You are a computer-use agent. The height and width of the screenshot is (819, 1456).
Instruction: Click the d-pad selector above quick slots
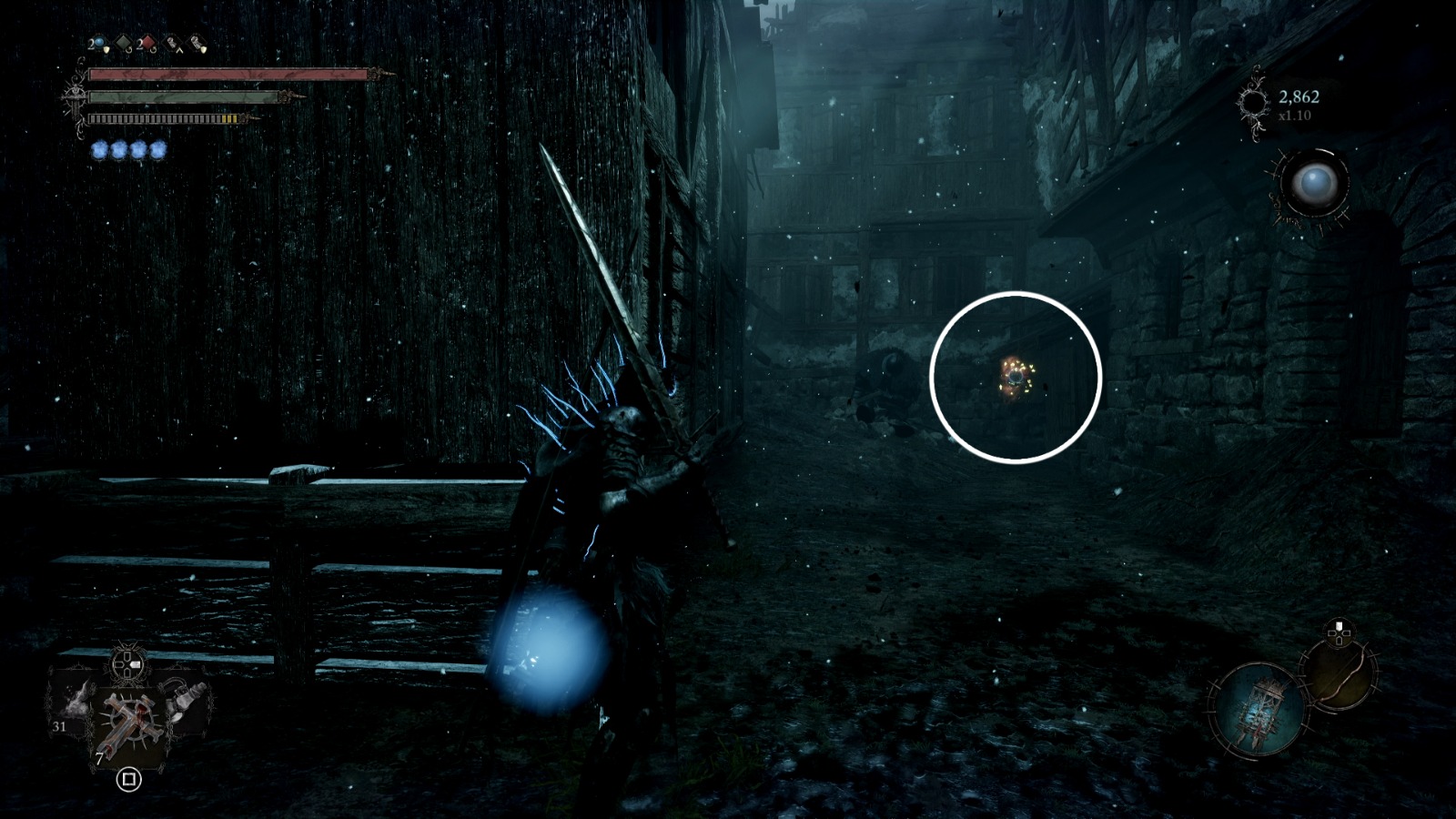[x=126, y=664]
